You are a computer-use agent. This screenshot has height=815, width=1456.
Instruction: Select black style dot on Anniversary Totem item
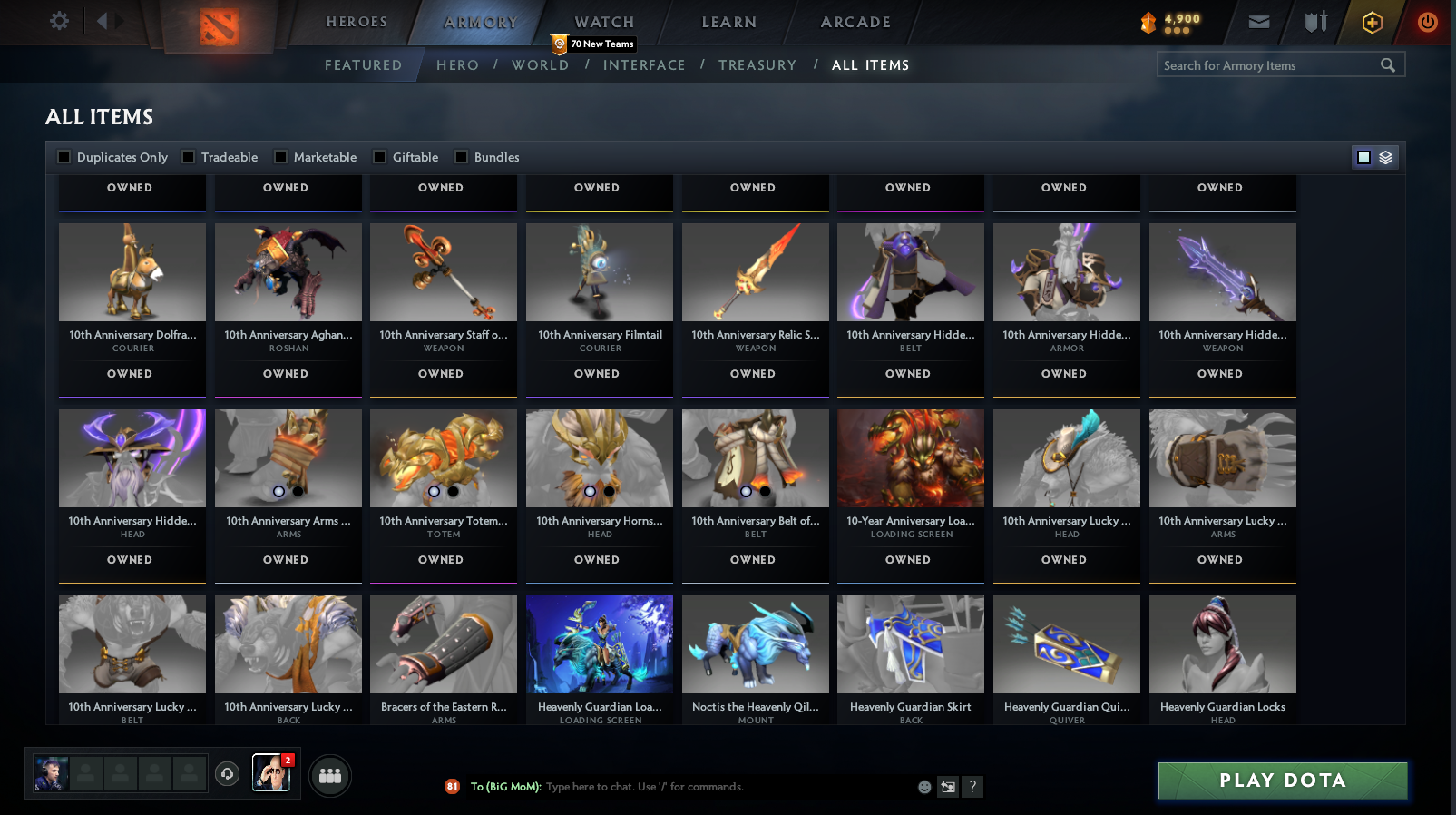click(x=452, y=491)
